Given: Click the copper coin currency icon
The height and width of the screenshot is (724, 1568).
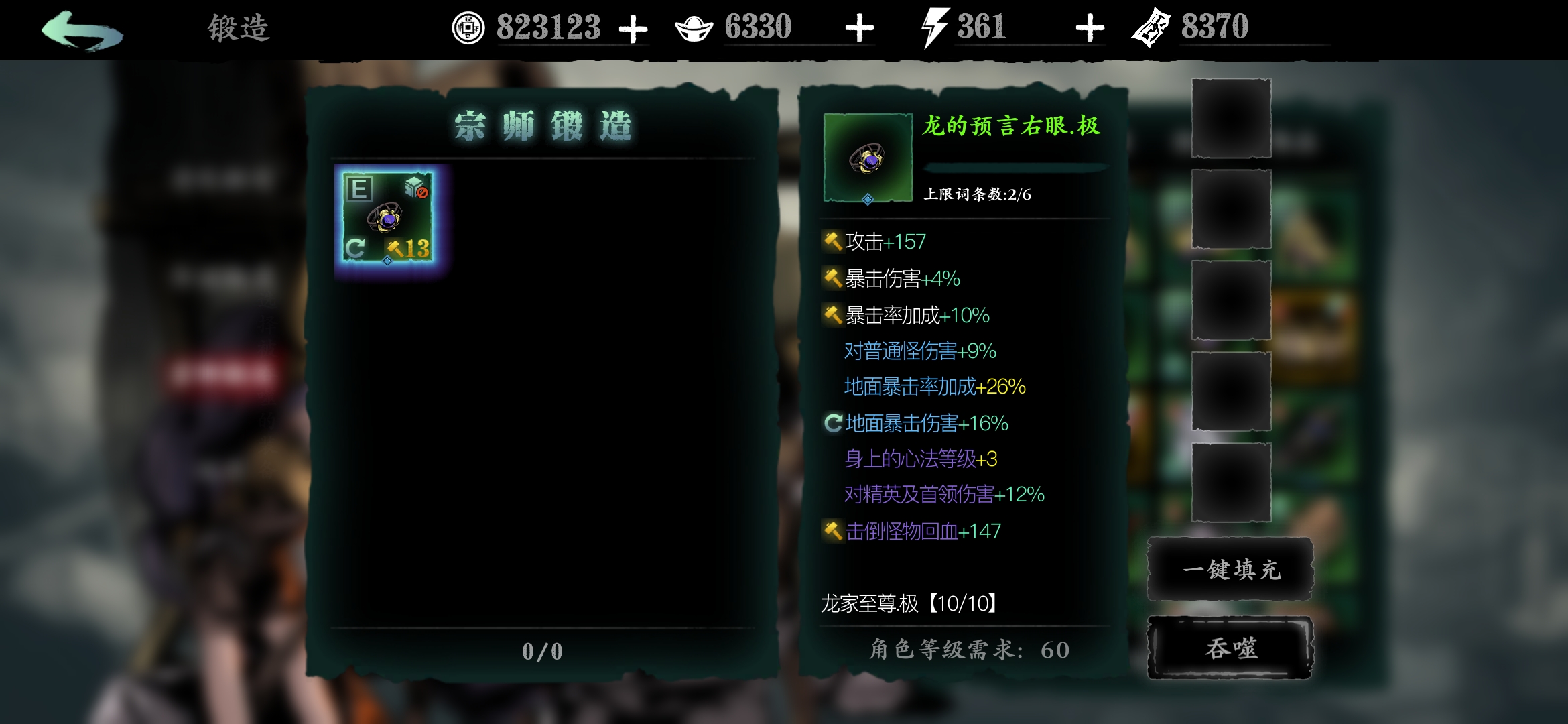Looking at the screenshot, I should [x=469, y=28].
